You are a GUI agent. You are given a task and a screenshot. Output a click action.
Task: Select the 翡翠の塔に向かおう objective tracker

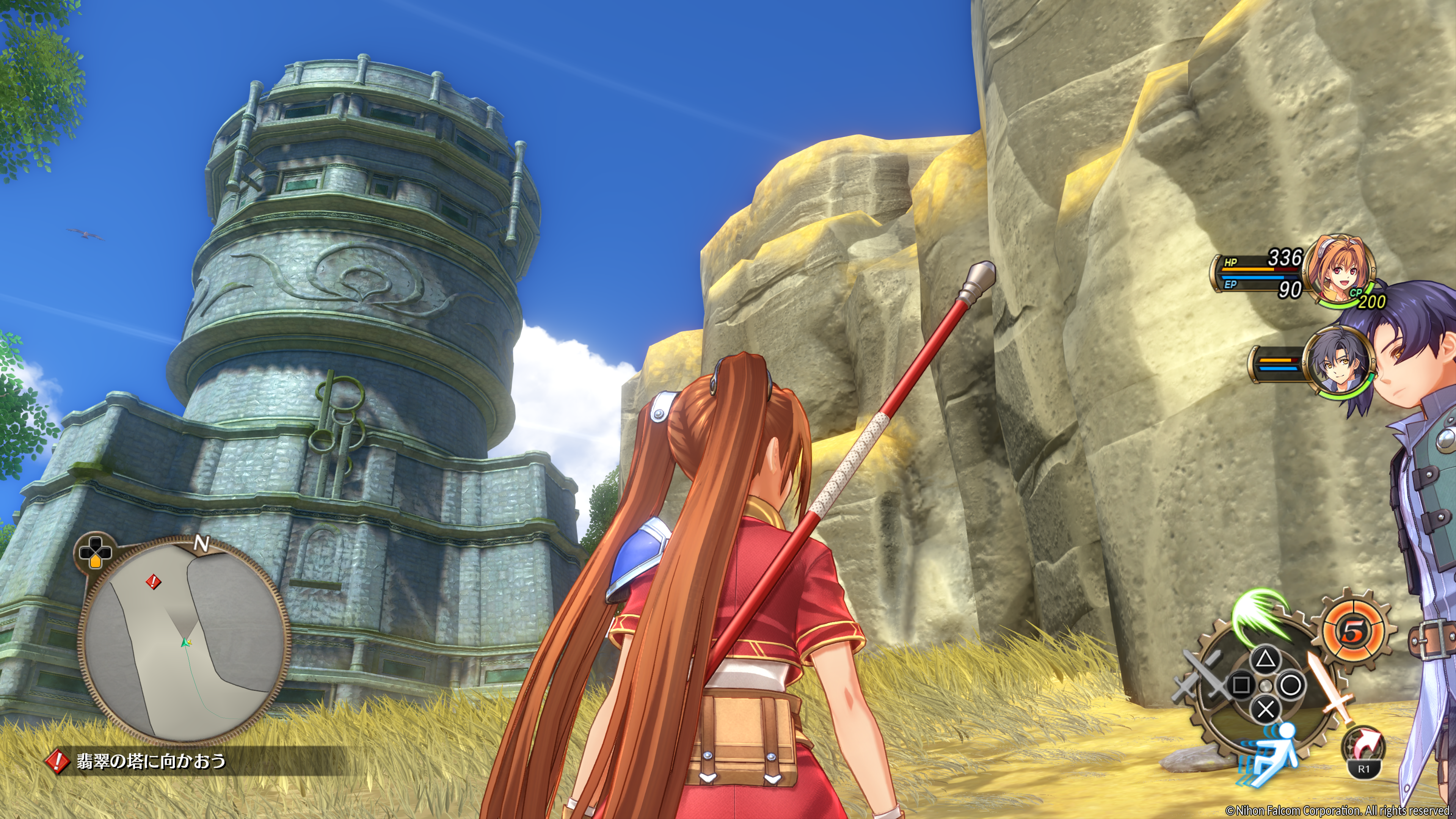click(151, 761)
